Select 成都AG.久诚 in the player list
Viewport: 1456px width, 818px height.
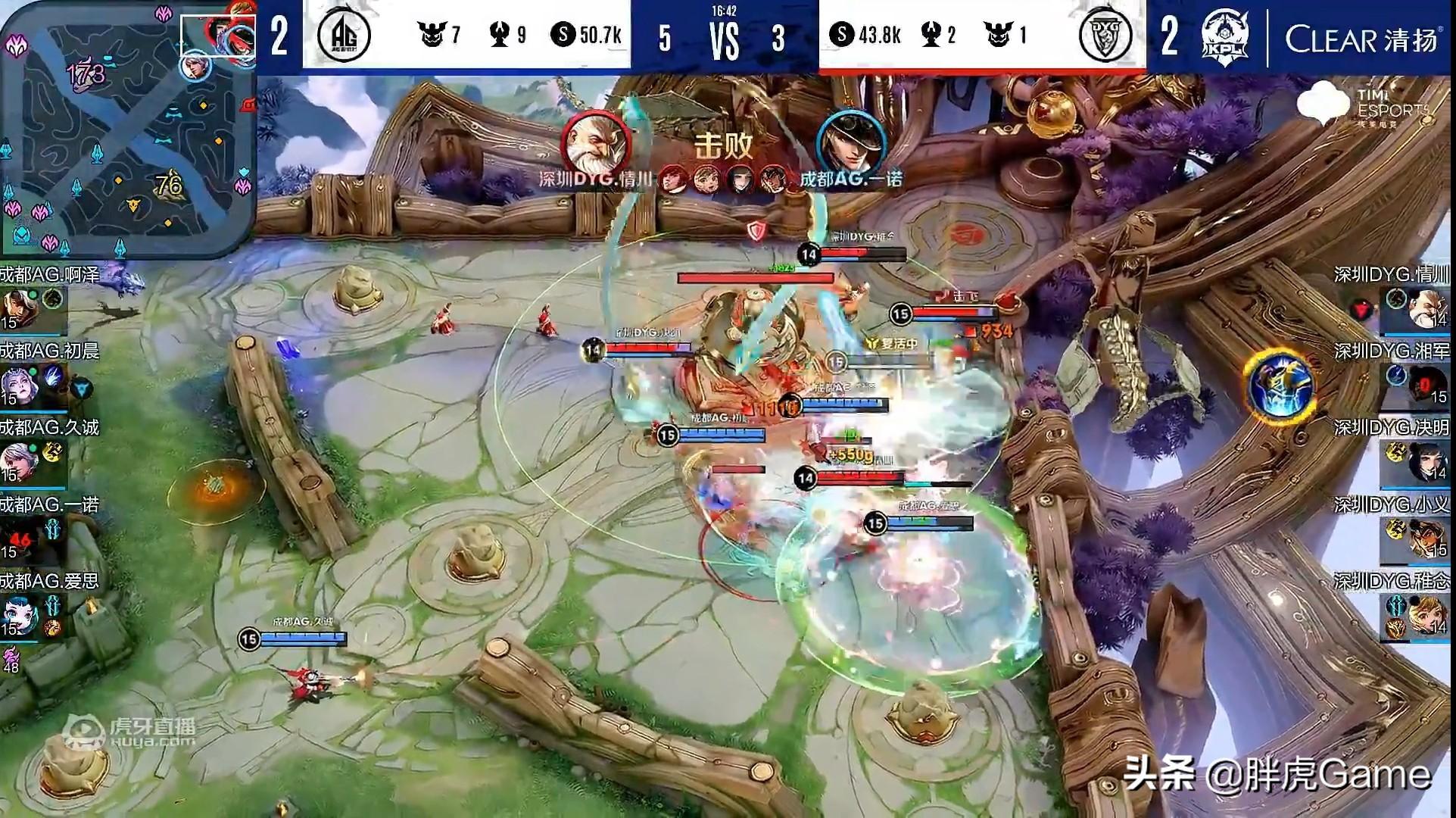click(18, 461)
